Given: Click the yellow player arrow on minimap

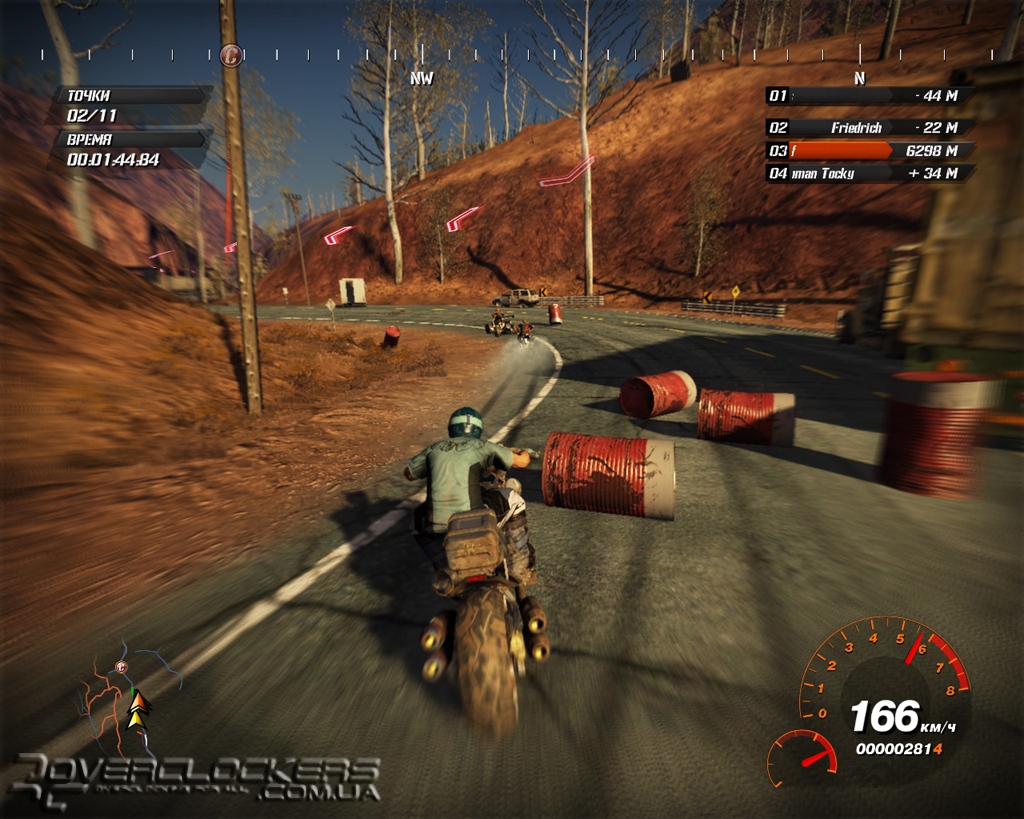Looking at the screenshot, I should [x=138, y=708].
